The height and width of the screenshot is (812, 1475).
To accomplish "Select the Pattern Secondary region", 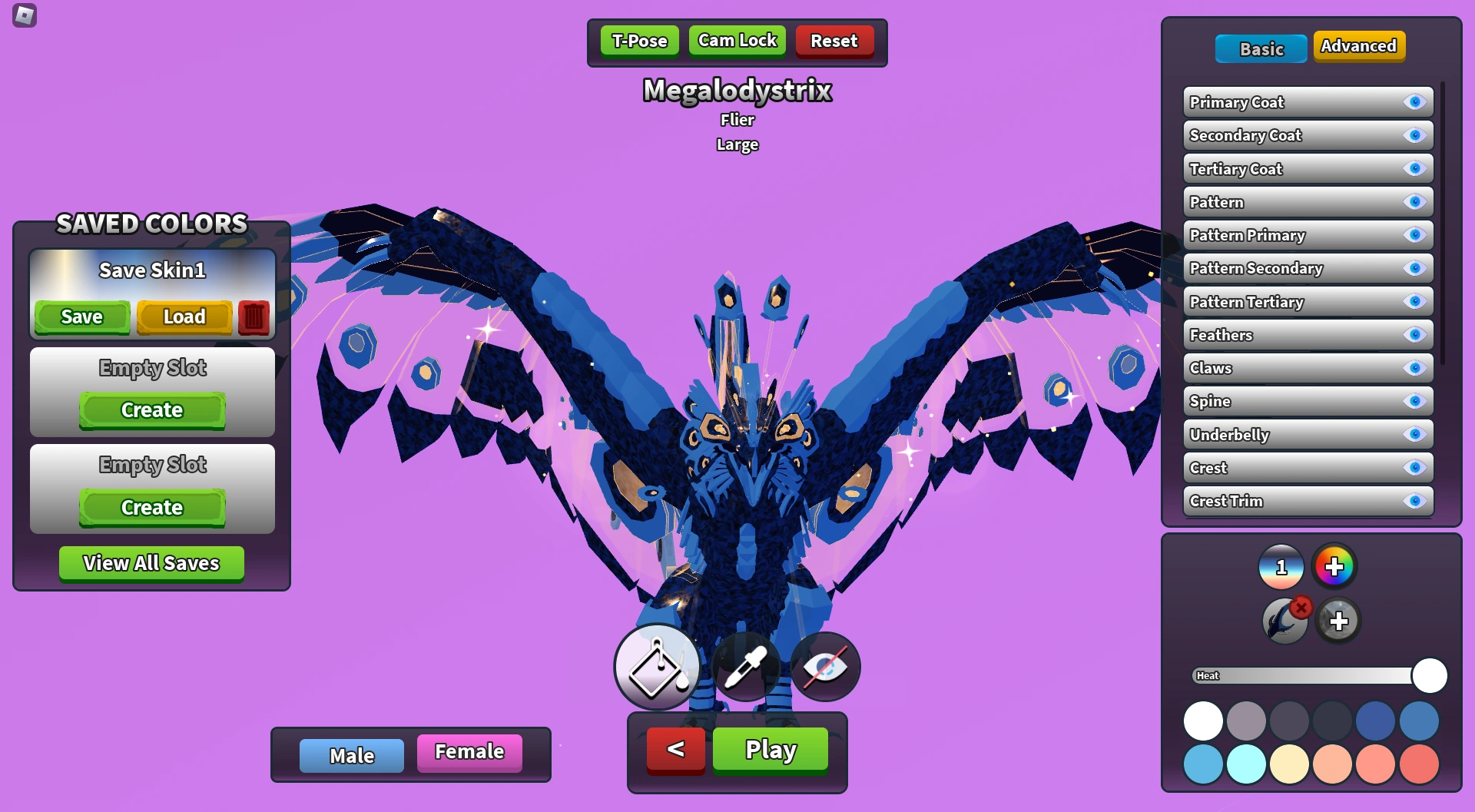I will point(1275,268).
